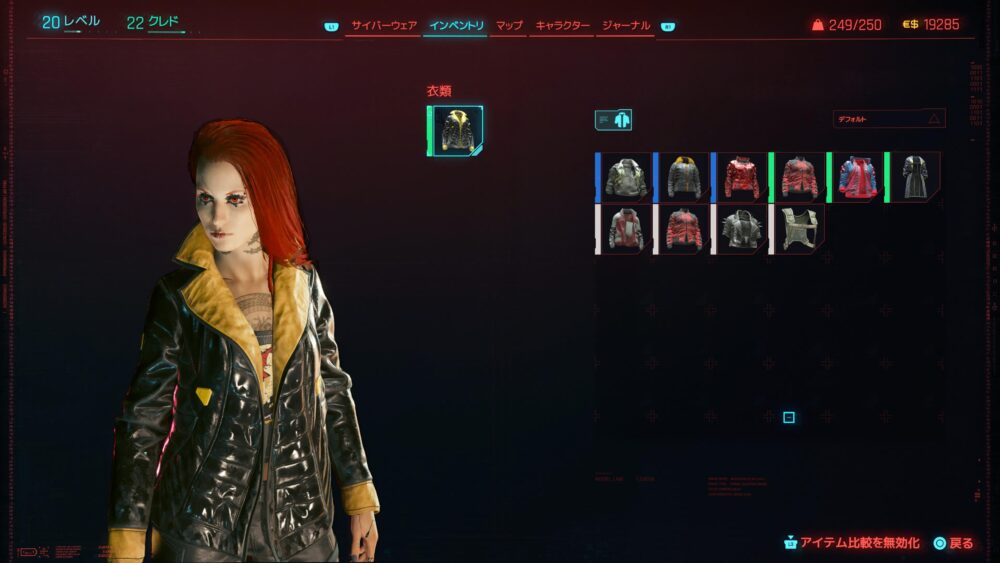Click the アイテム比較を無効化 option
The image size is (1000, 563).
coord(852,543)
